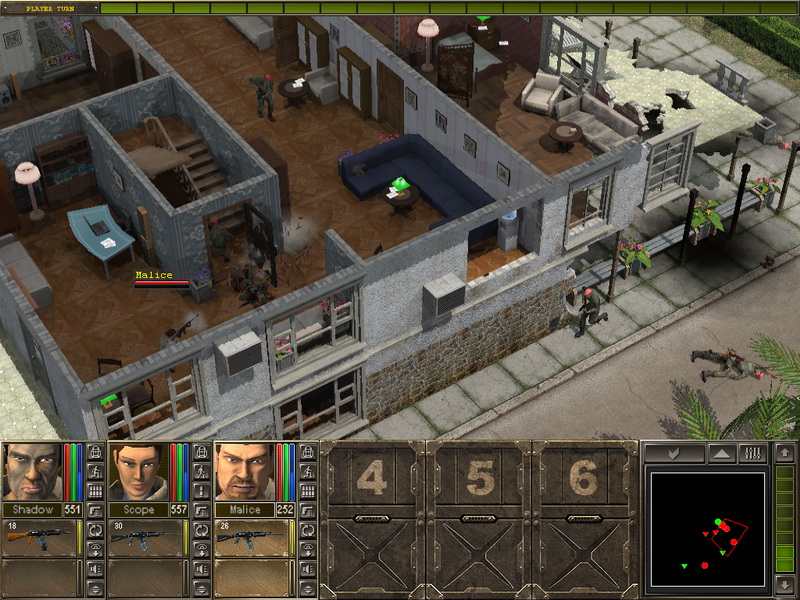Click the checkmark end-turn button above minimap
The height and width of the screenshot is (600, 800).
tap(673, 453)
